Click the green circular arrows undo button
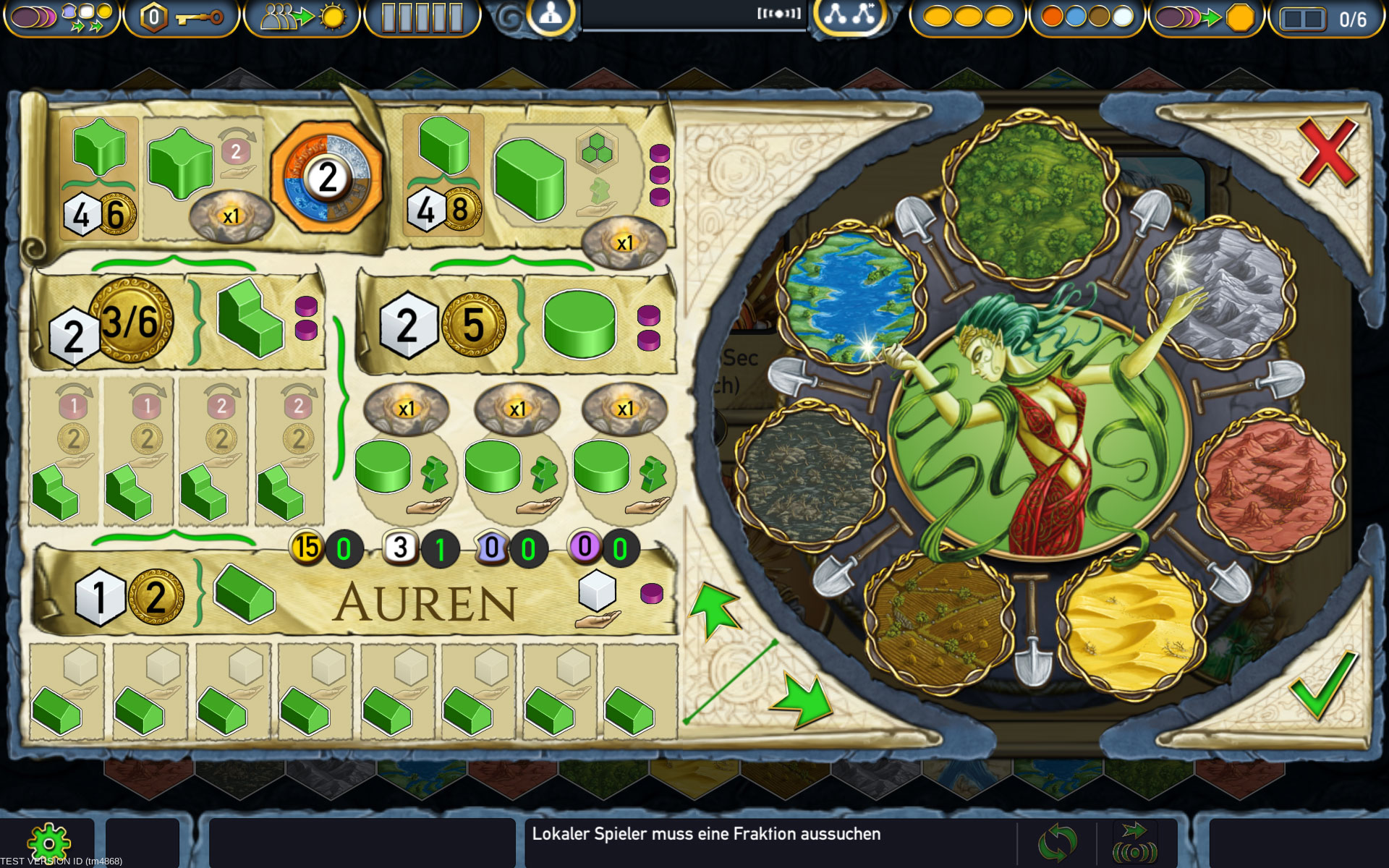1389x868 pixels. click(1057, 843)
